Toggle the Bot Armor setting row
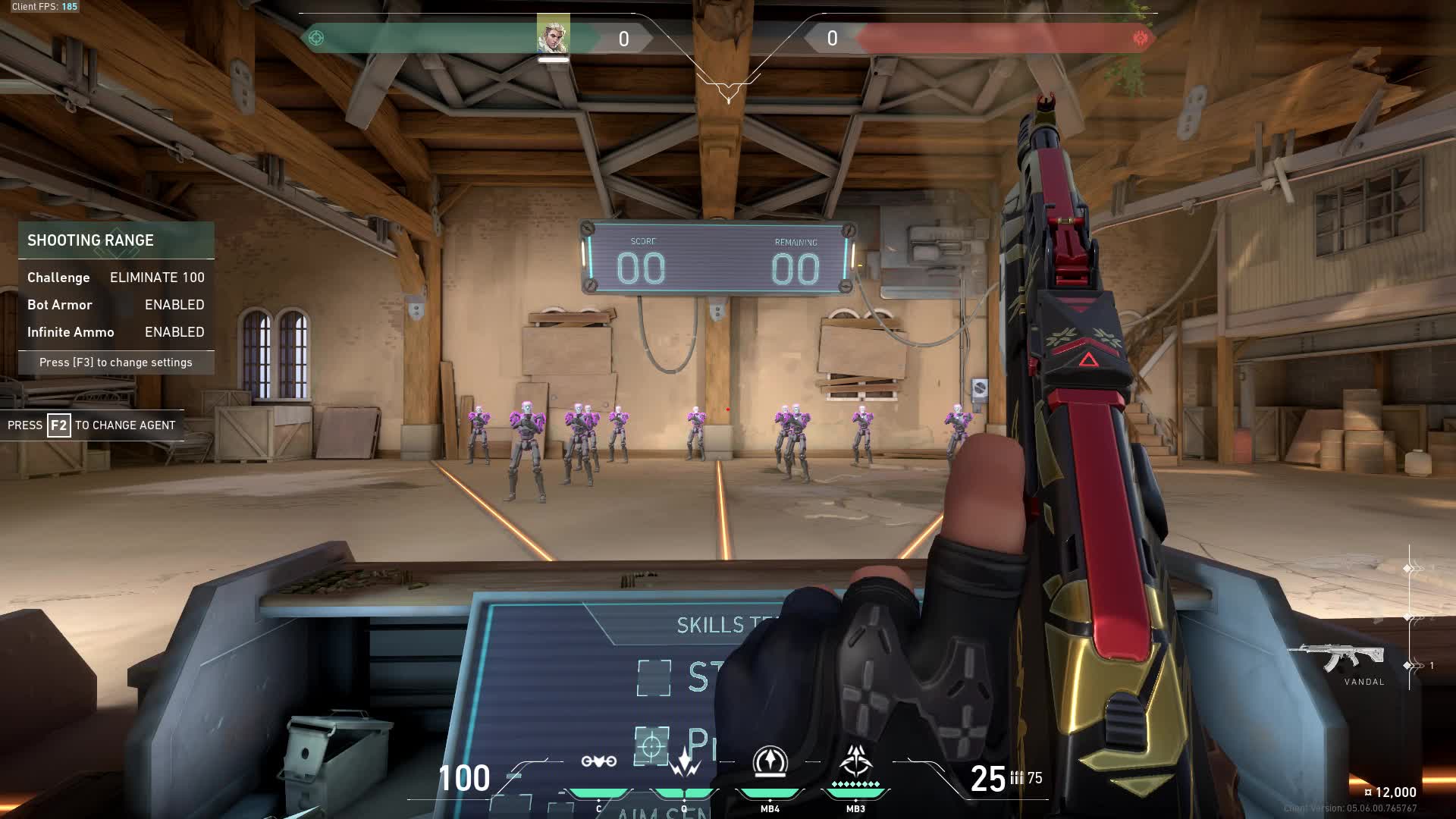 point(116,305)
